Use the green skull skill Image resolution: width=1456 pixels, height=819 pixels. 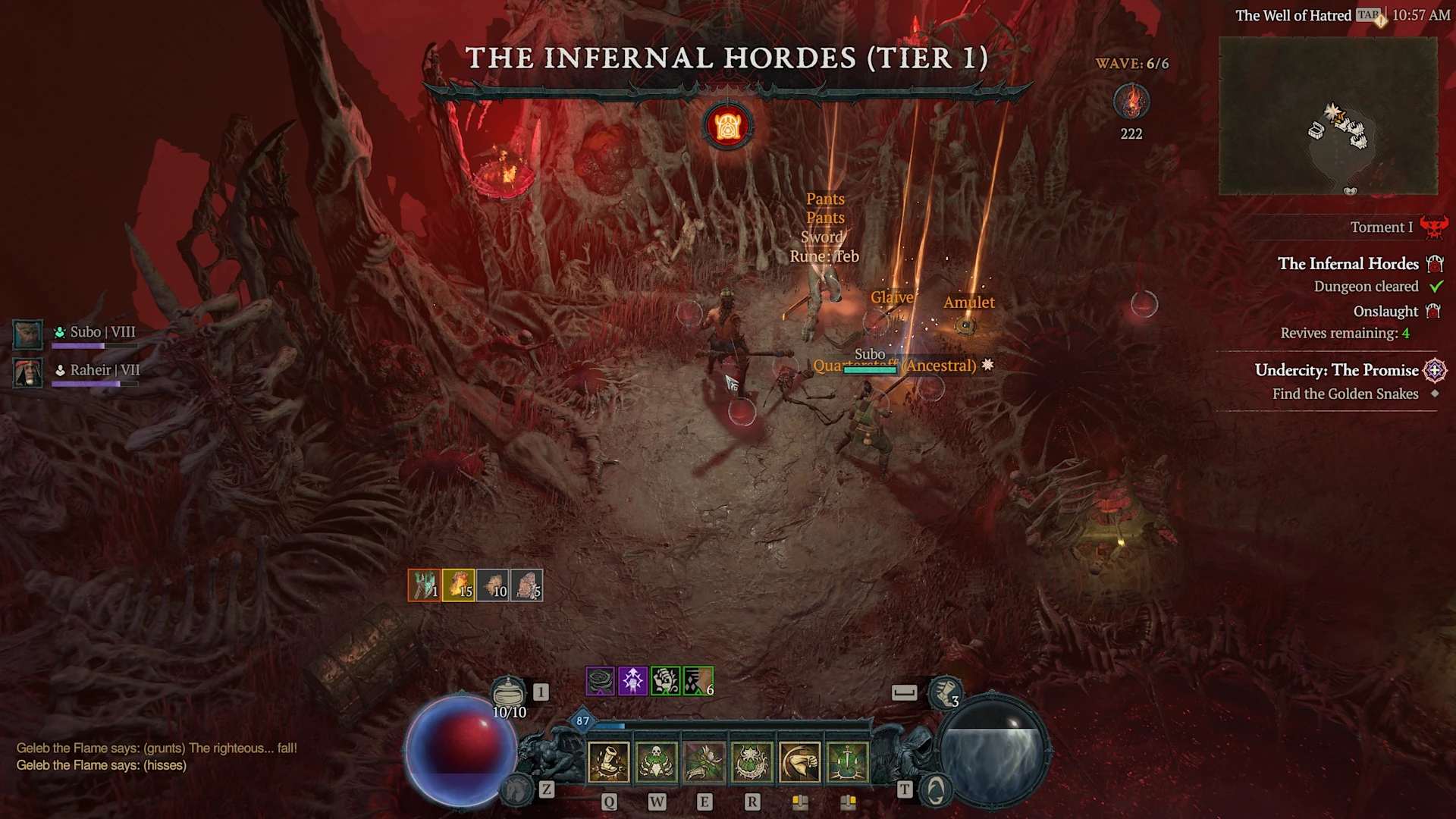pyautogui.click(x=656, y=761)
